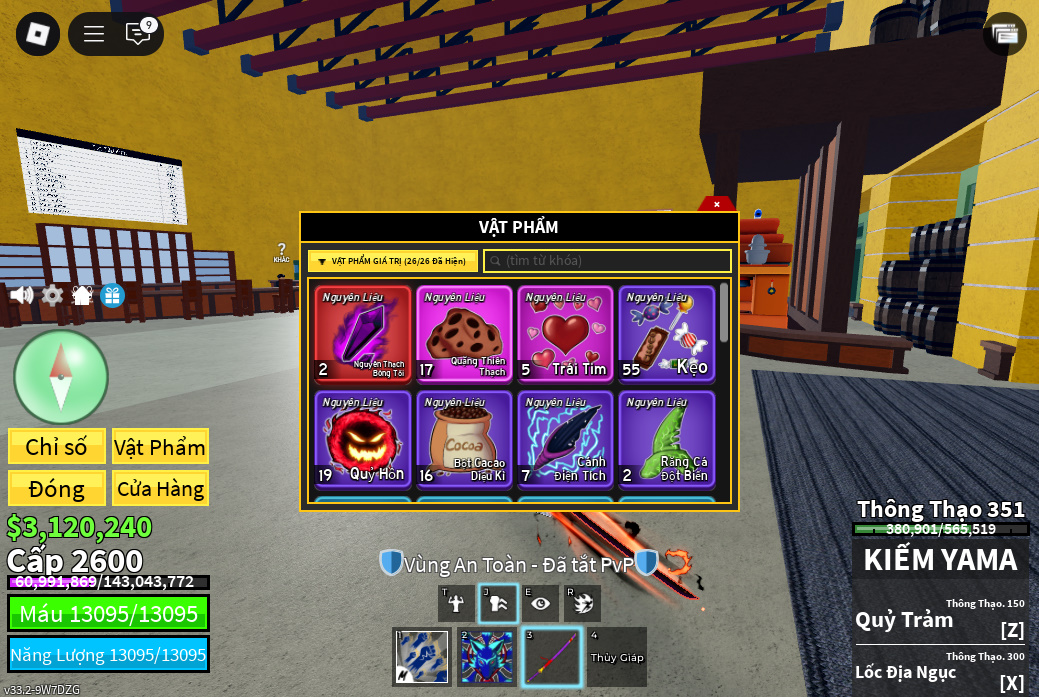The image size is (1039, 697).
Task: Open the Roblox main menu logo
Action: [x=38, y=34]
